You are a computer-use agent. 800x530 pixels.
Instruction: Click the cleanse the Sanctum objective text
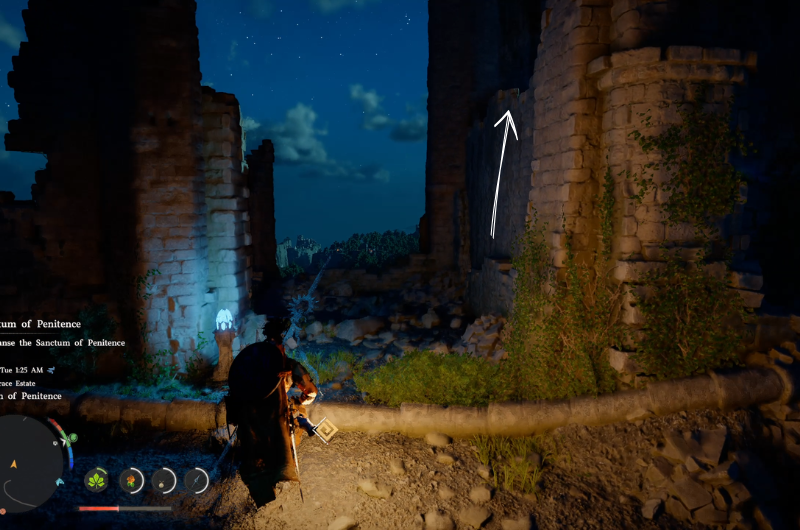pos(62,343)
